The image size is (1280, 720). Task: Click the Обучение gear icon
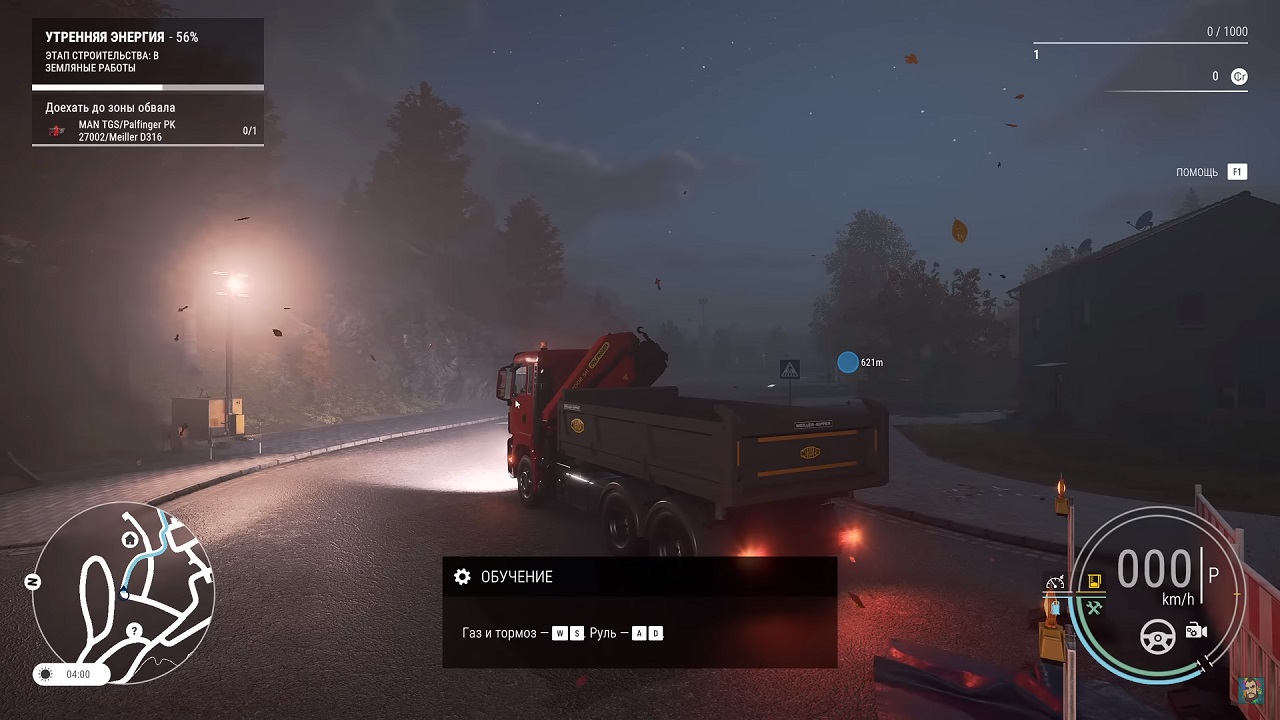(x=462, y=577)
